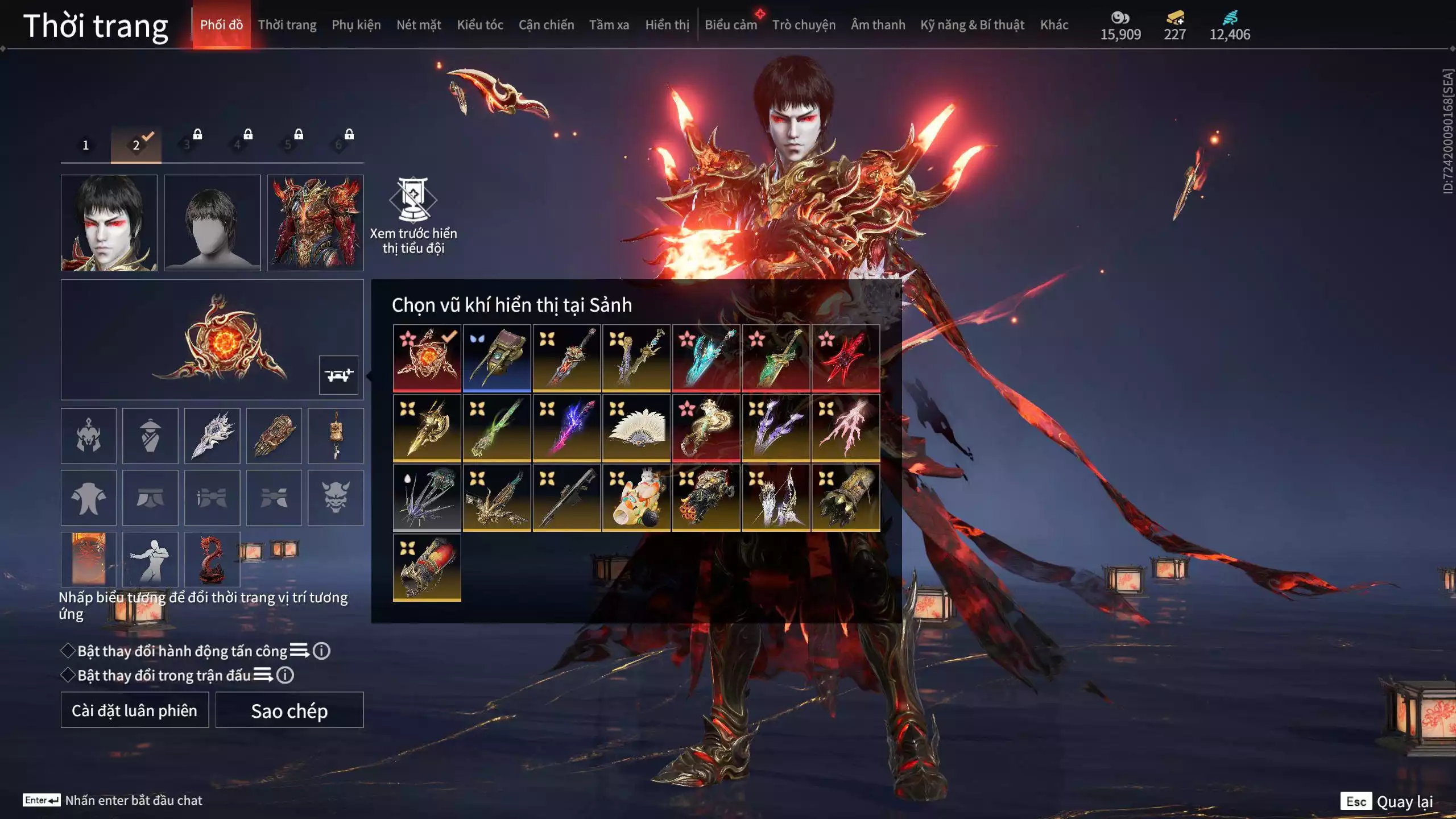This screenshot has height=819, width=1456.
Task: Open the red armor outfit thumbnail
Action: pyautogui.click(x=315, y=223)
